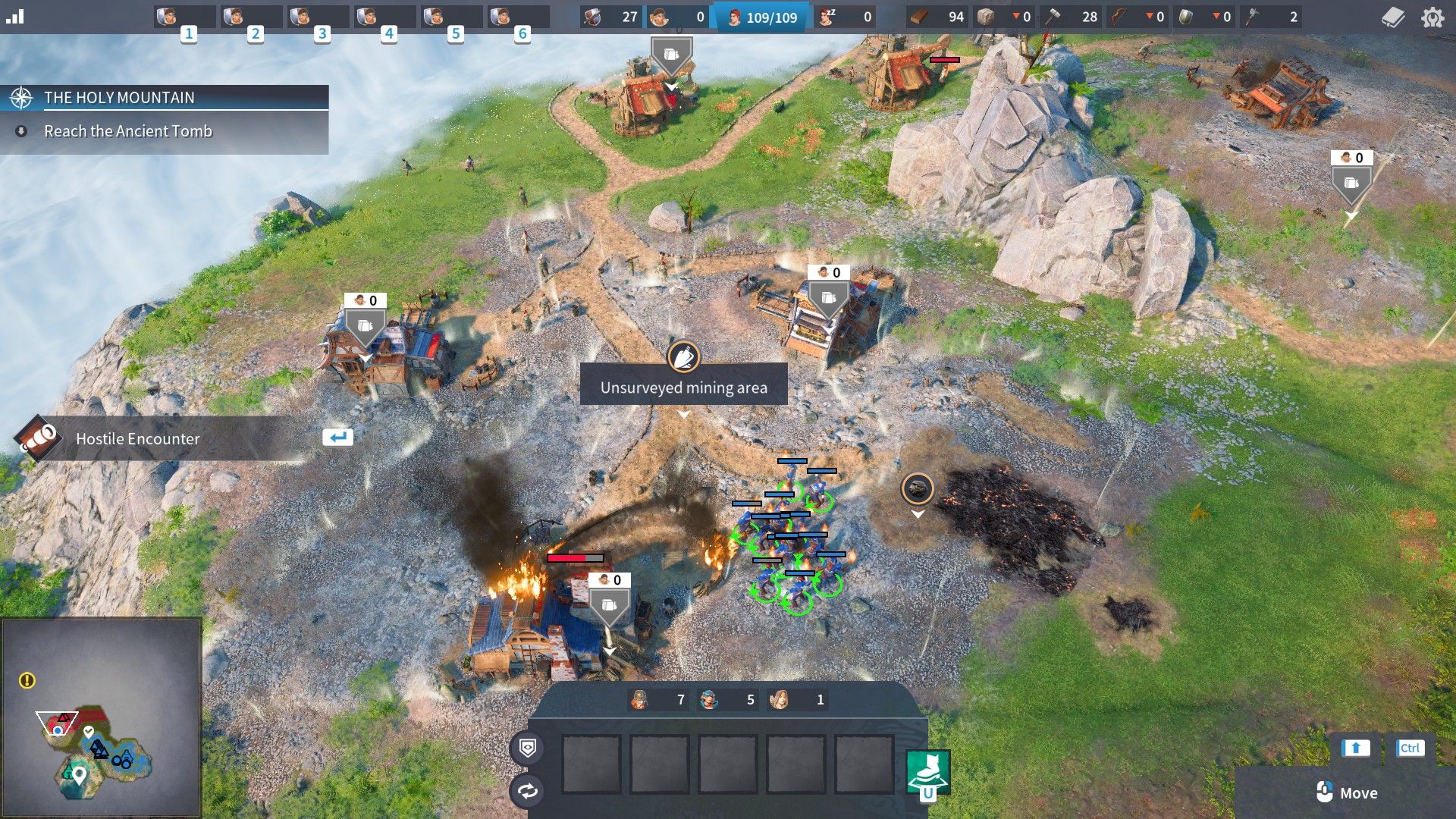Activate the green boot move ability
This screenshot has height=819, width=1456.
[x=928, y=772]
